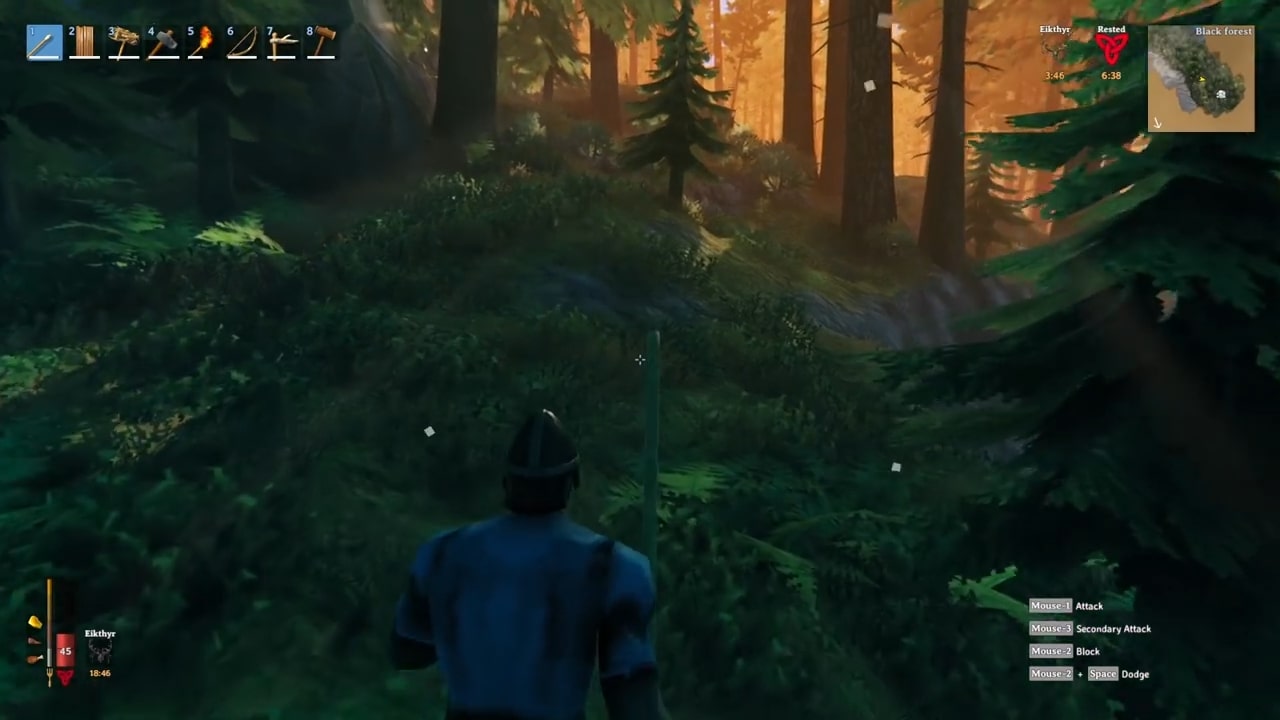This screenshot has width=1280, height=720.
Task: Open the Black forest minimap
Action: click(1201, 79)
